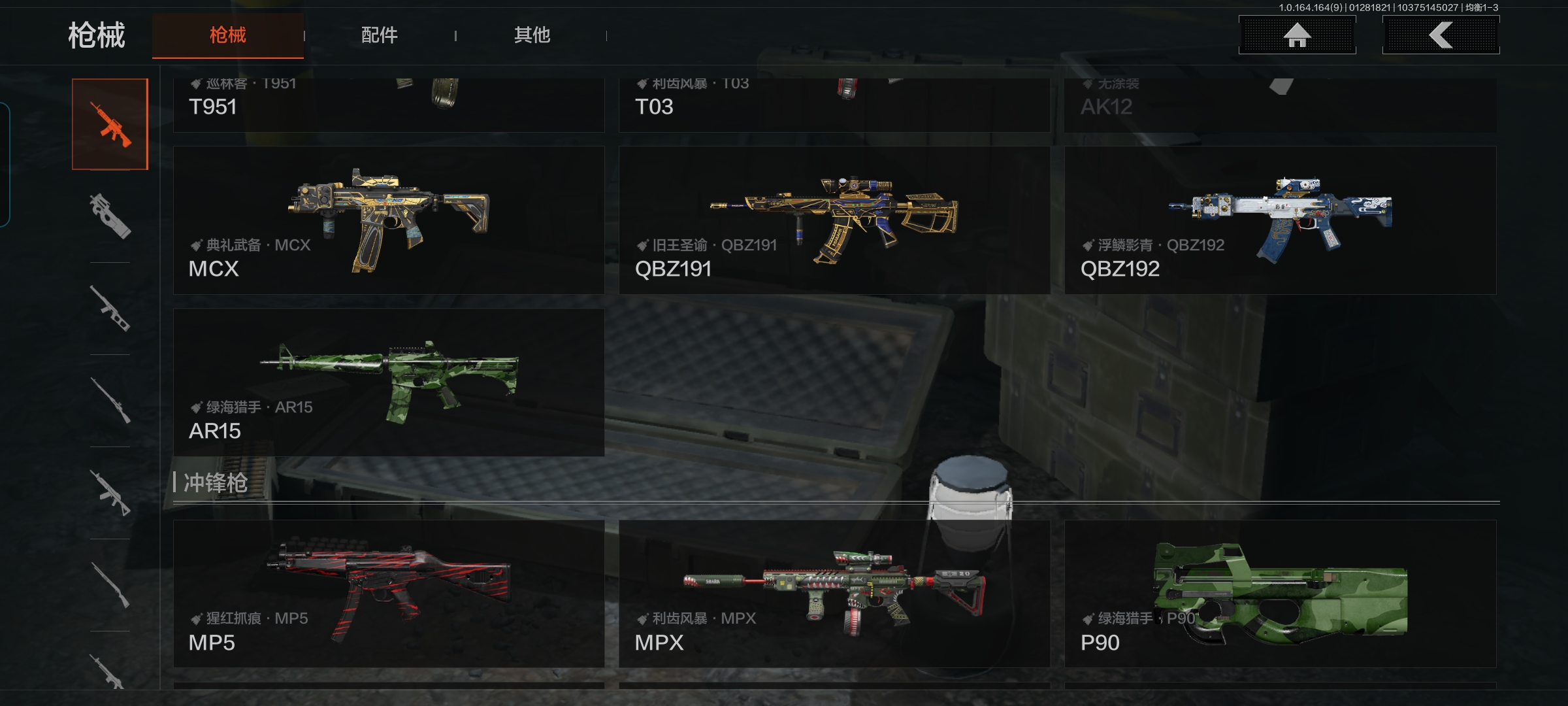Open the green AR15 card
This screenshot has height=706, width=1568.
click(x=389, y=382)
